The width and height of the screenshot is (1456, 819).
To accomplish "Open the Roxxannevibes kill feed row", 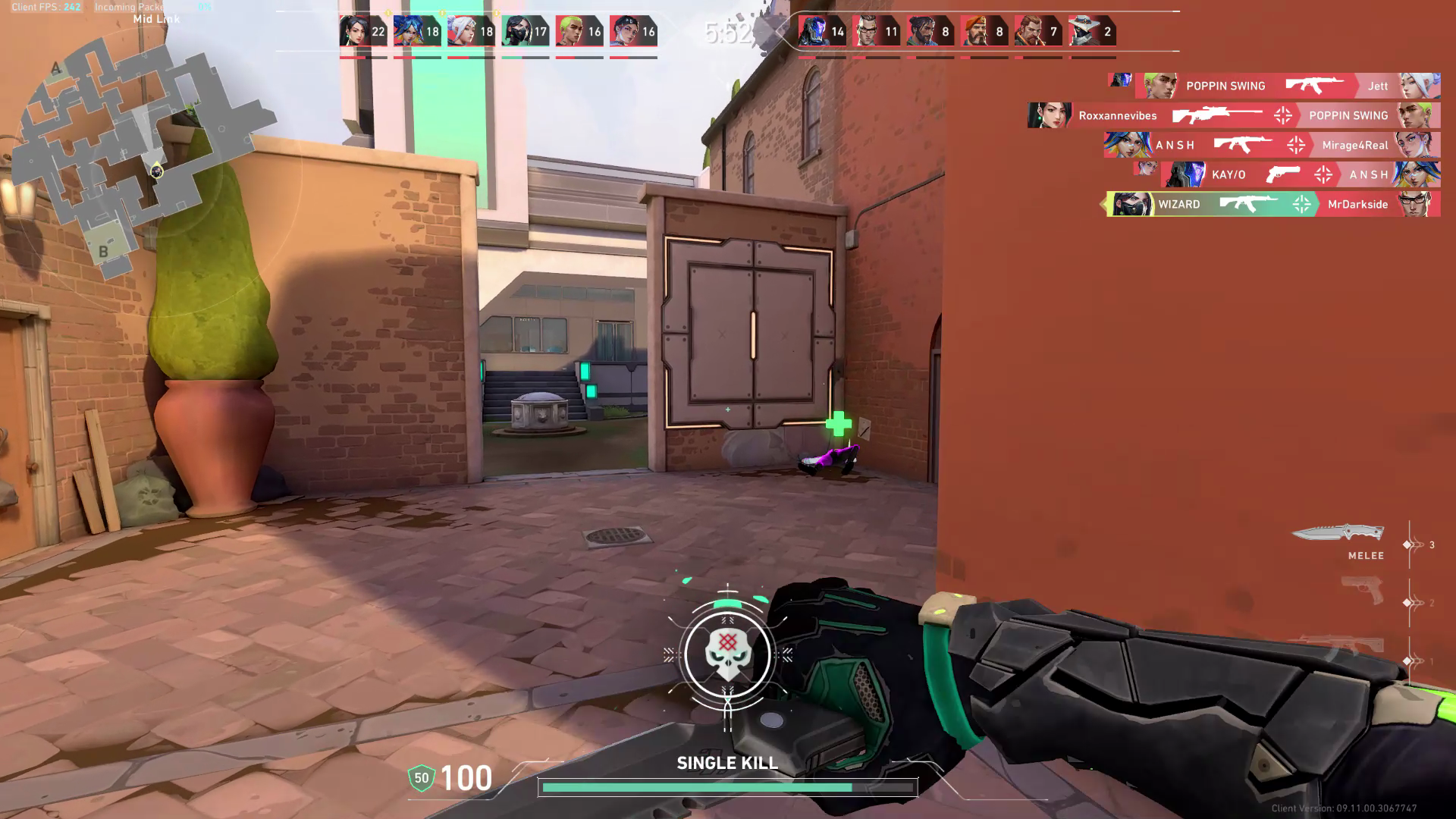I will (1234, 115).
